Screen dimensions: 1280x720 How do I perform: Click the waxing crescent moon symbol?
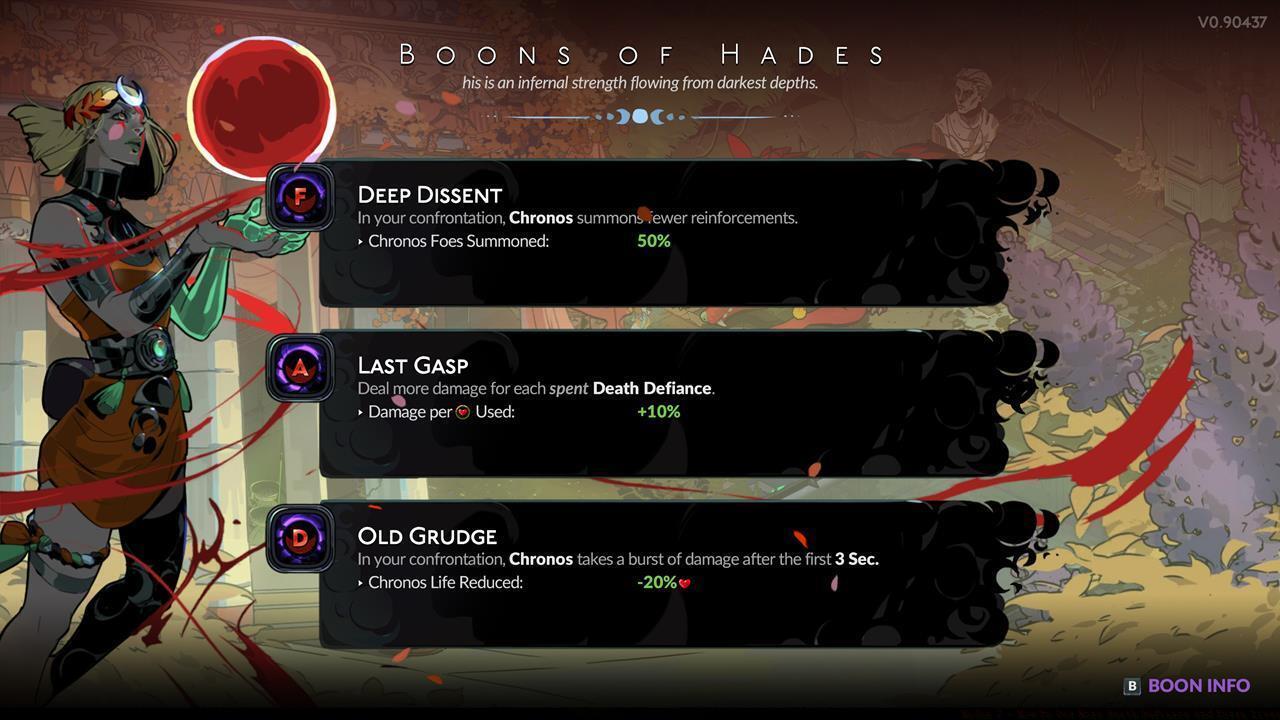(621, 116)
